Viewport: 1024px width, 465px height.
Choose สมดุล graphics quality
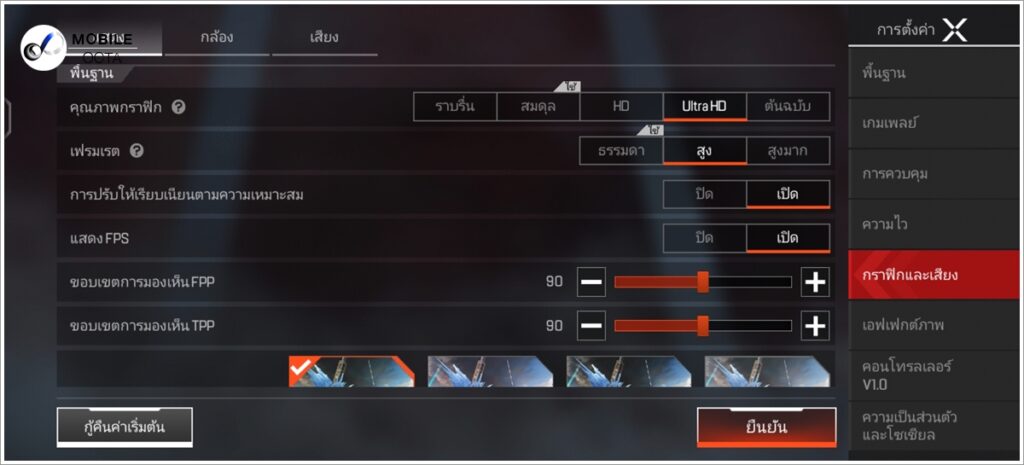538,106
